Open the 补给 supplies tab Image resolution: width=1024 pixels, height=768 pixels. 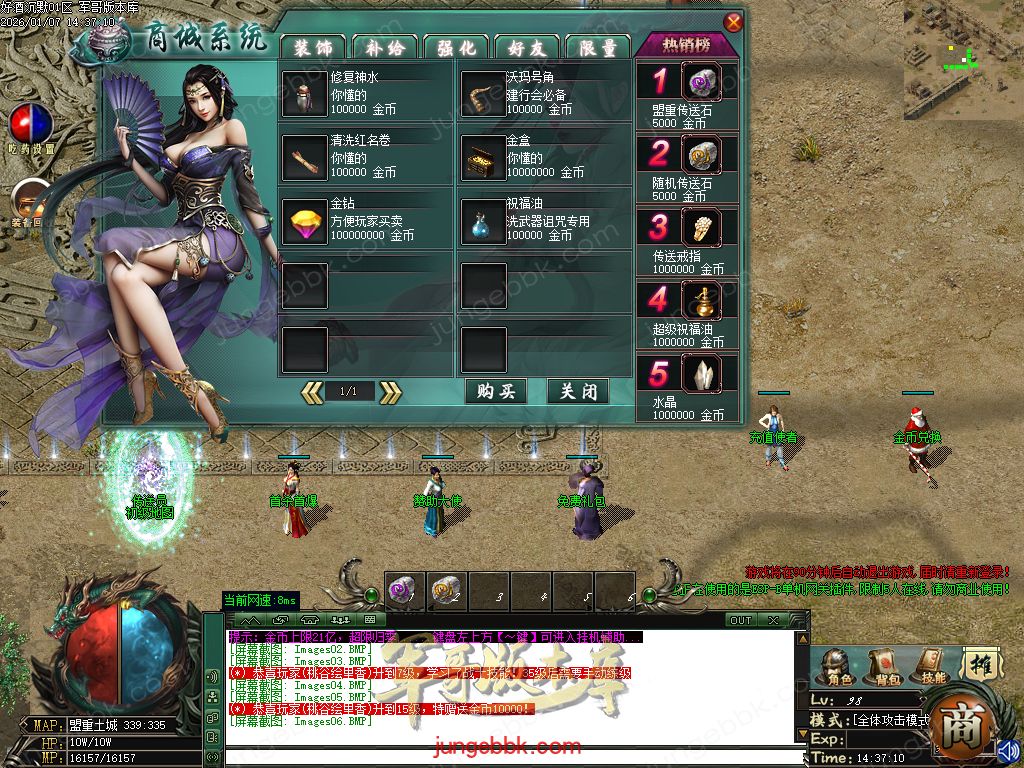[x=384, y=47]
